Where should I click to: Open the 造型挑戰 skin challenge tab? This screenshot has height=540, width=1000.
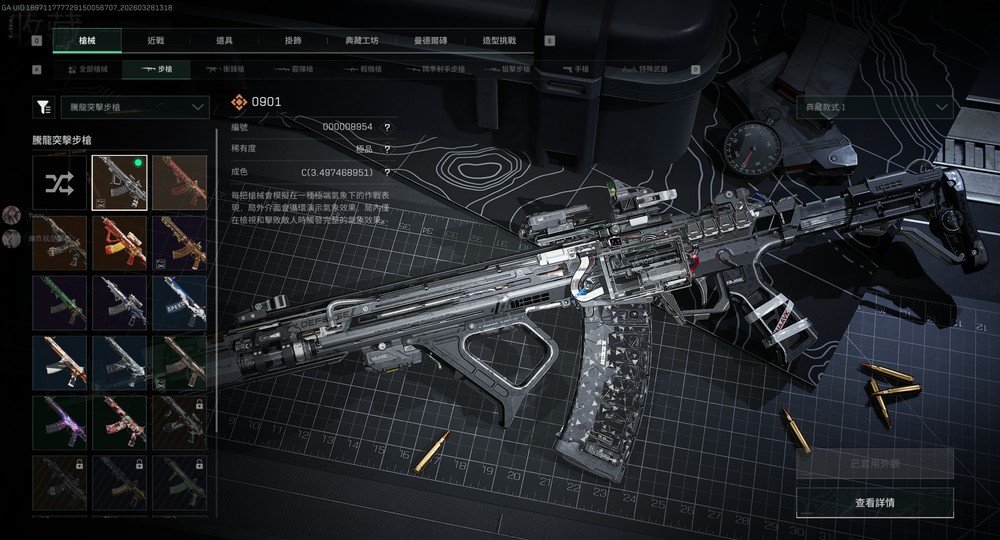(x=499, y=41)
